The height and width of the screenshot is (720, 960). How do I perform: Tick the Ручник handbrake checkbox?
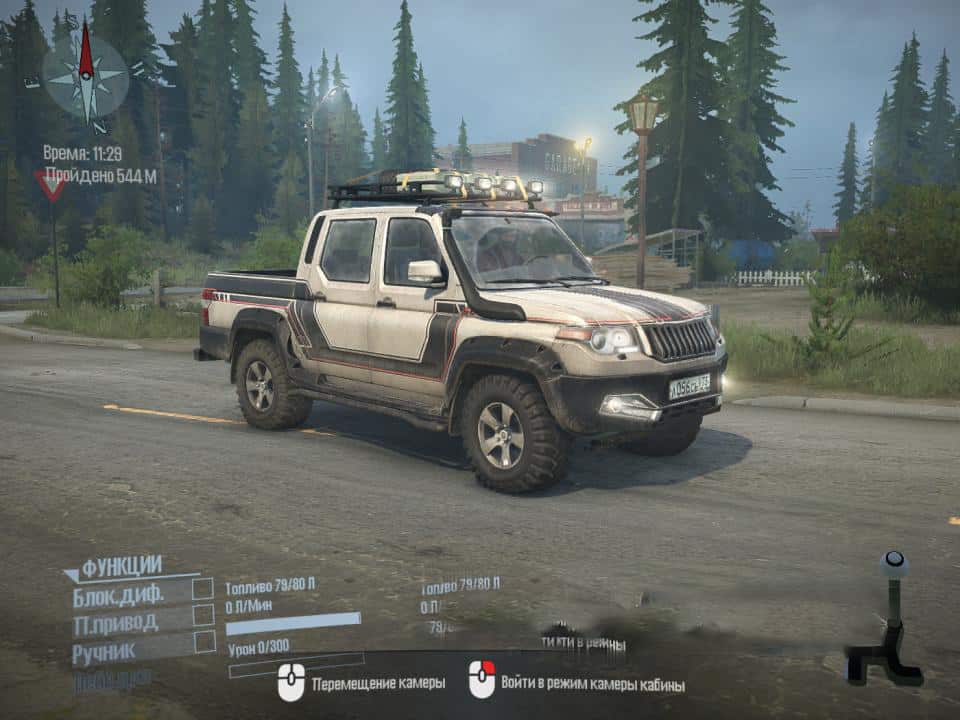[204, 642]
